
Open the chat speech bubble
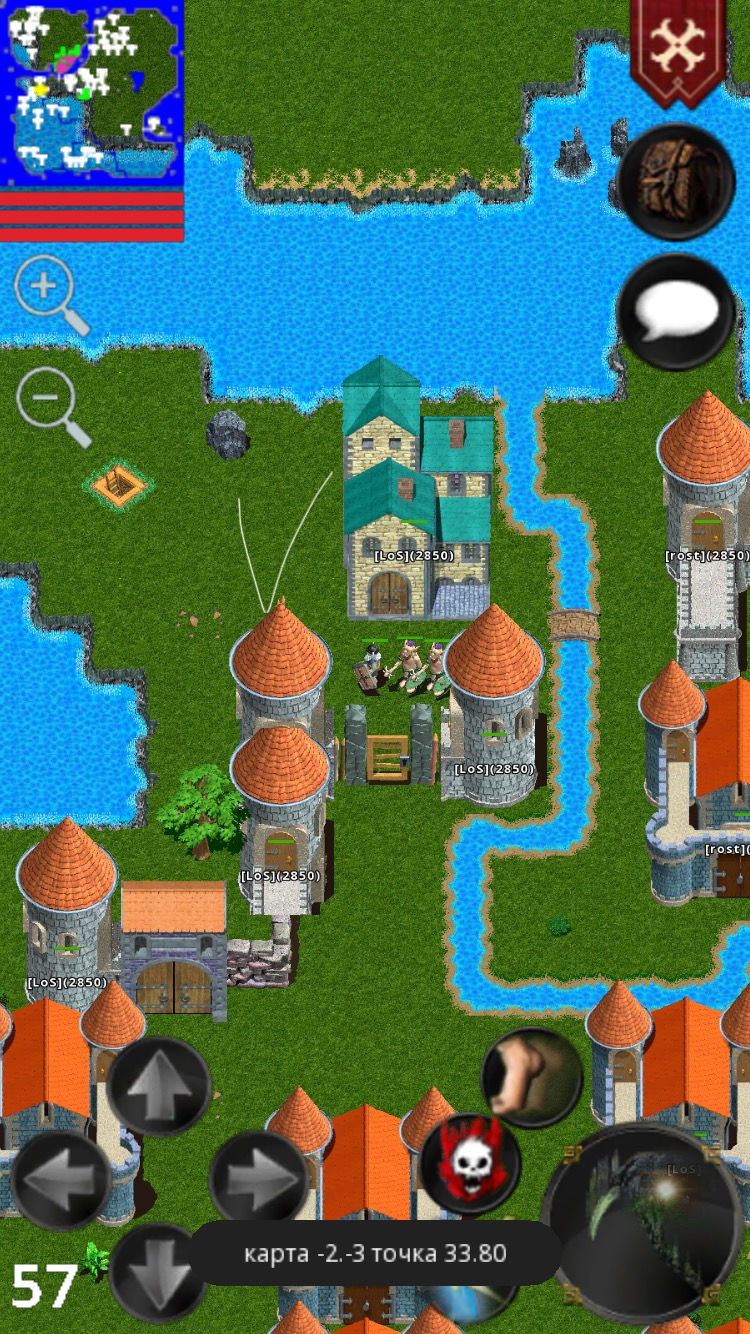click(x=676, y=314)
